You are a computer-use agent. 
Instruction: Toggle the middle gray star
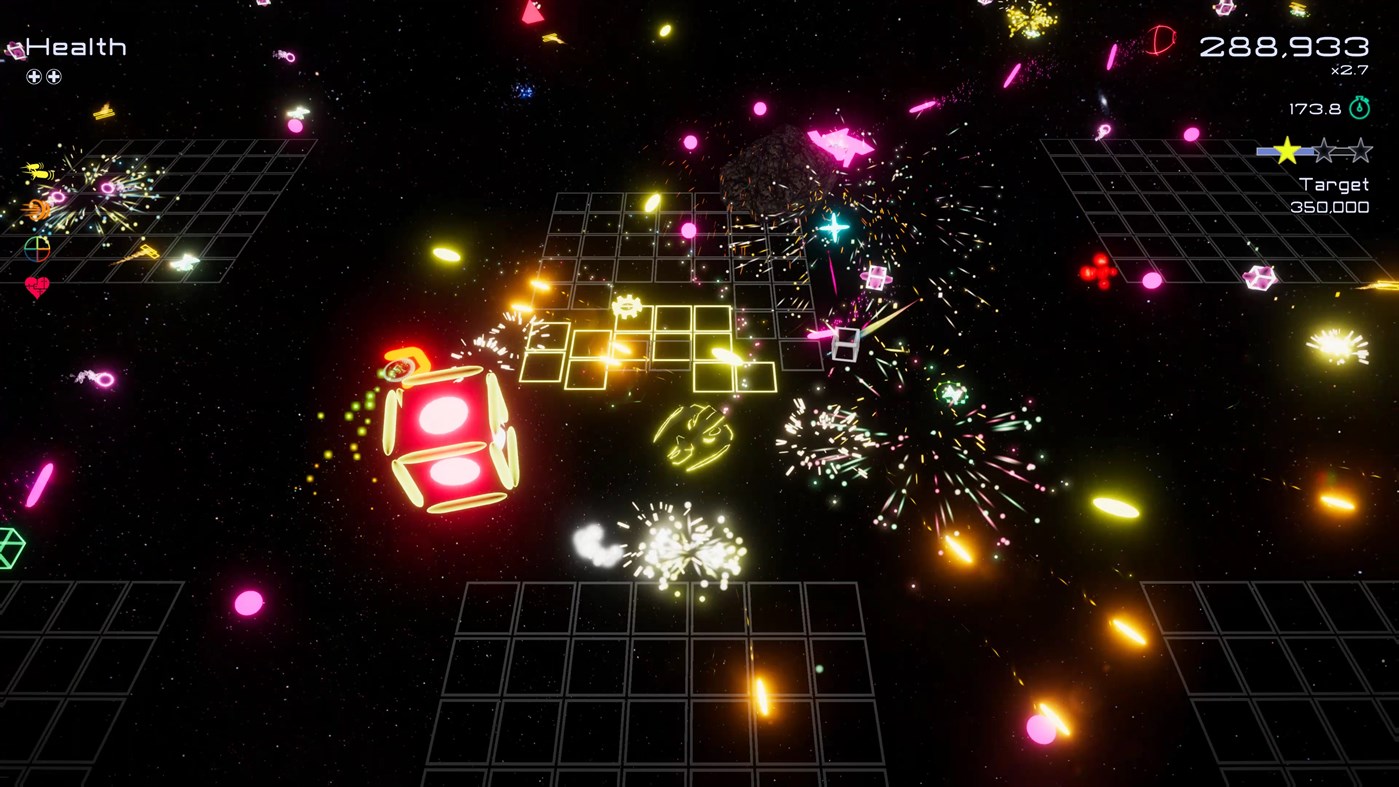coord(1324,151)
